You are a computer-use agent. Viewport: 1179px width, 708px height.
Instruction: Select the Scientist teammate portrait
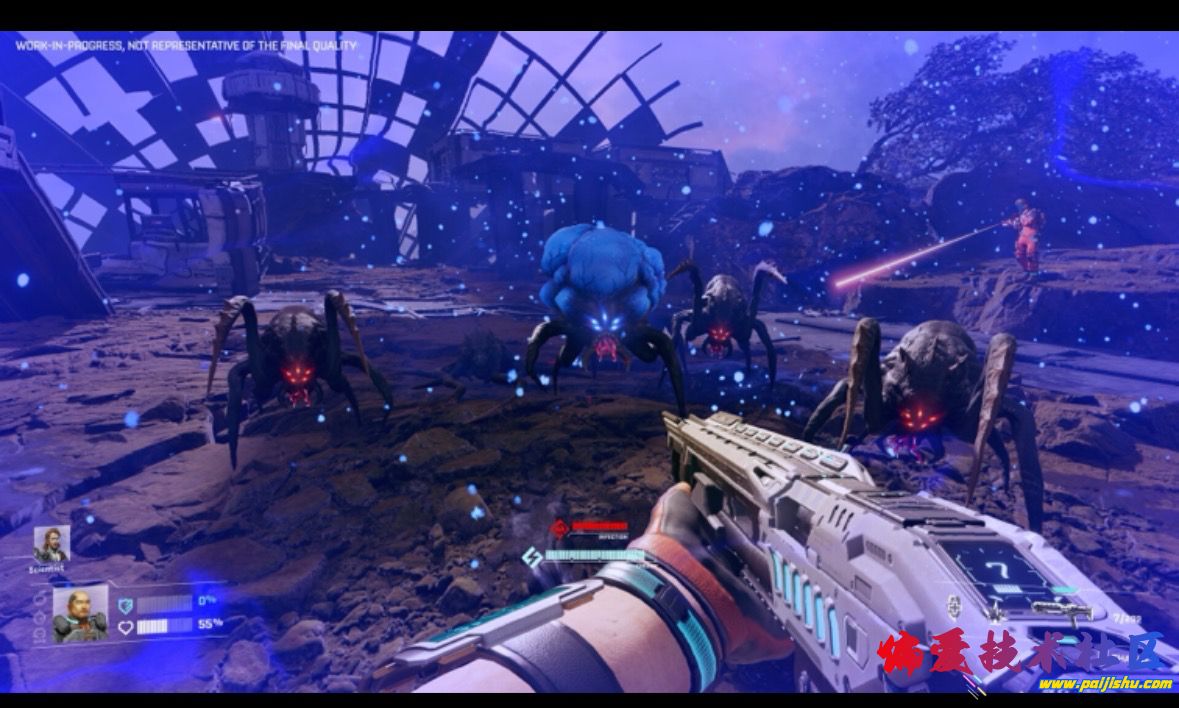click(51, 545)
